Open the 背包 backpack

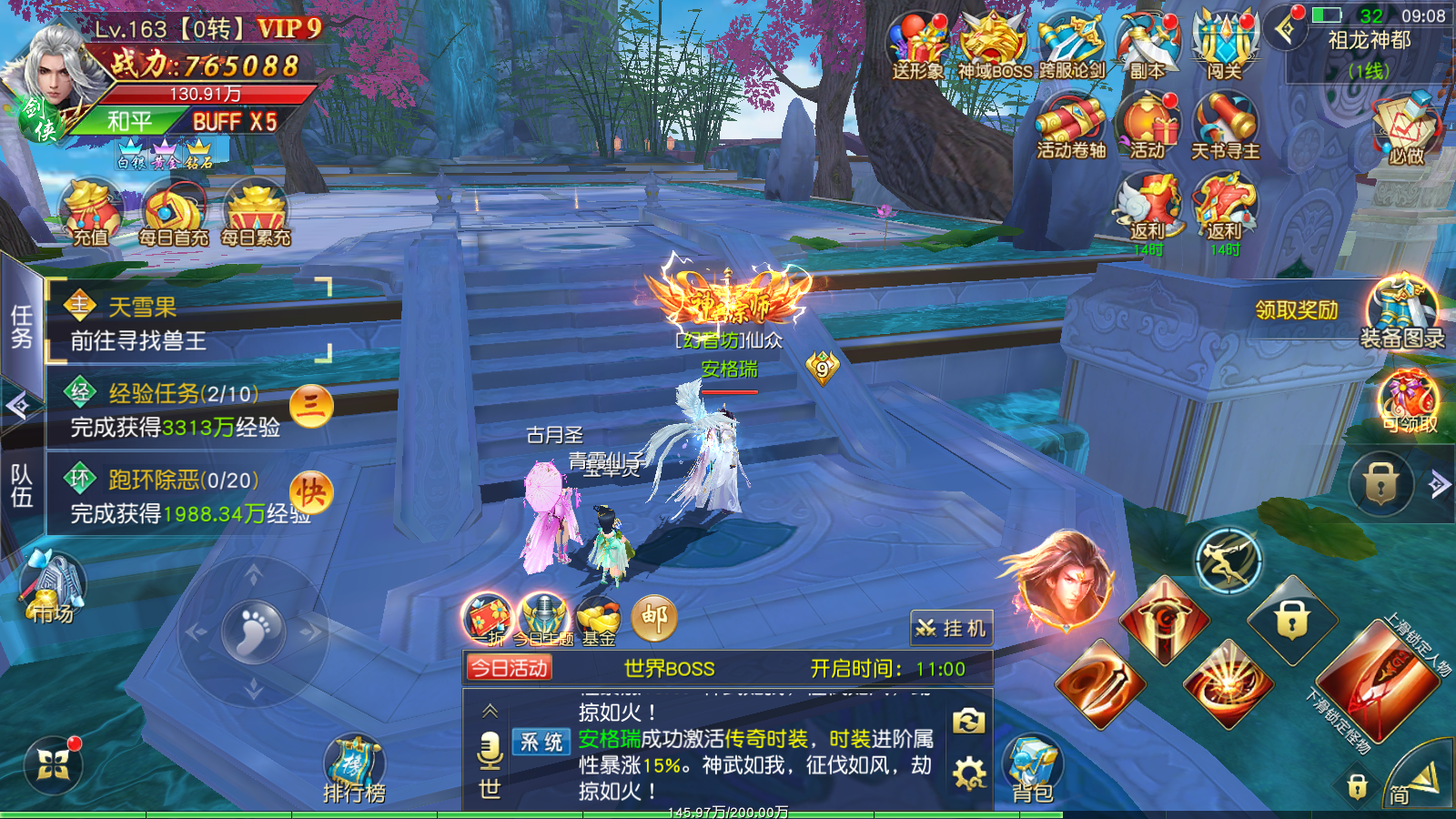[x=1033, y=769]
